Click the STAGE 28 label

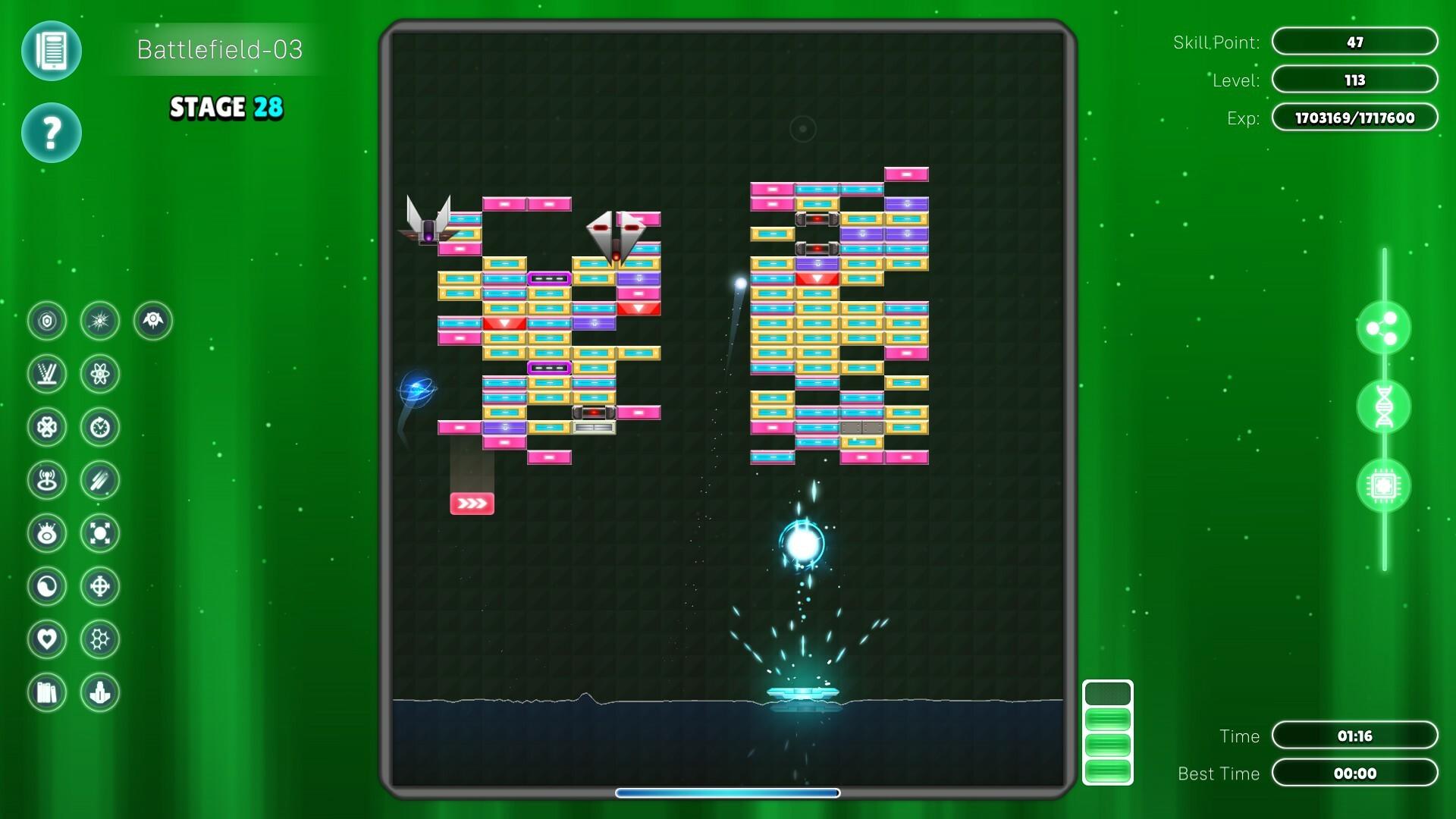[x=224, y=108]
